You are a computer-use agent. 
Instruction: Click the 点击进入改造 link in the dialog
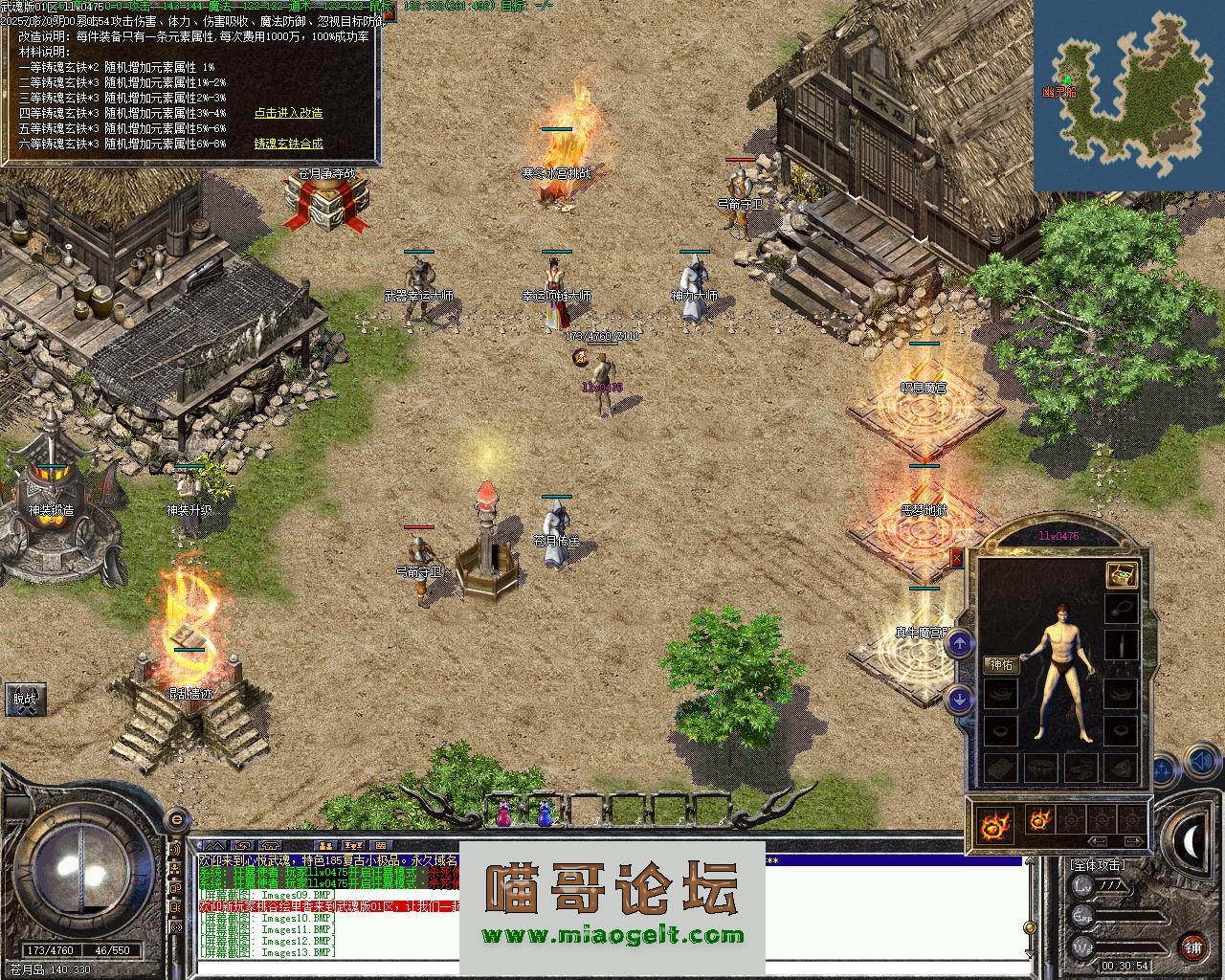[x=288, y=113]
